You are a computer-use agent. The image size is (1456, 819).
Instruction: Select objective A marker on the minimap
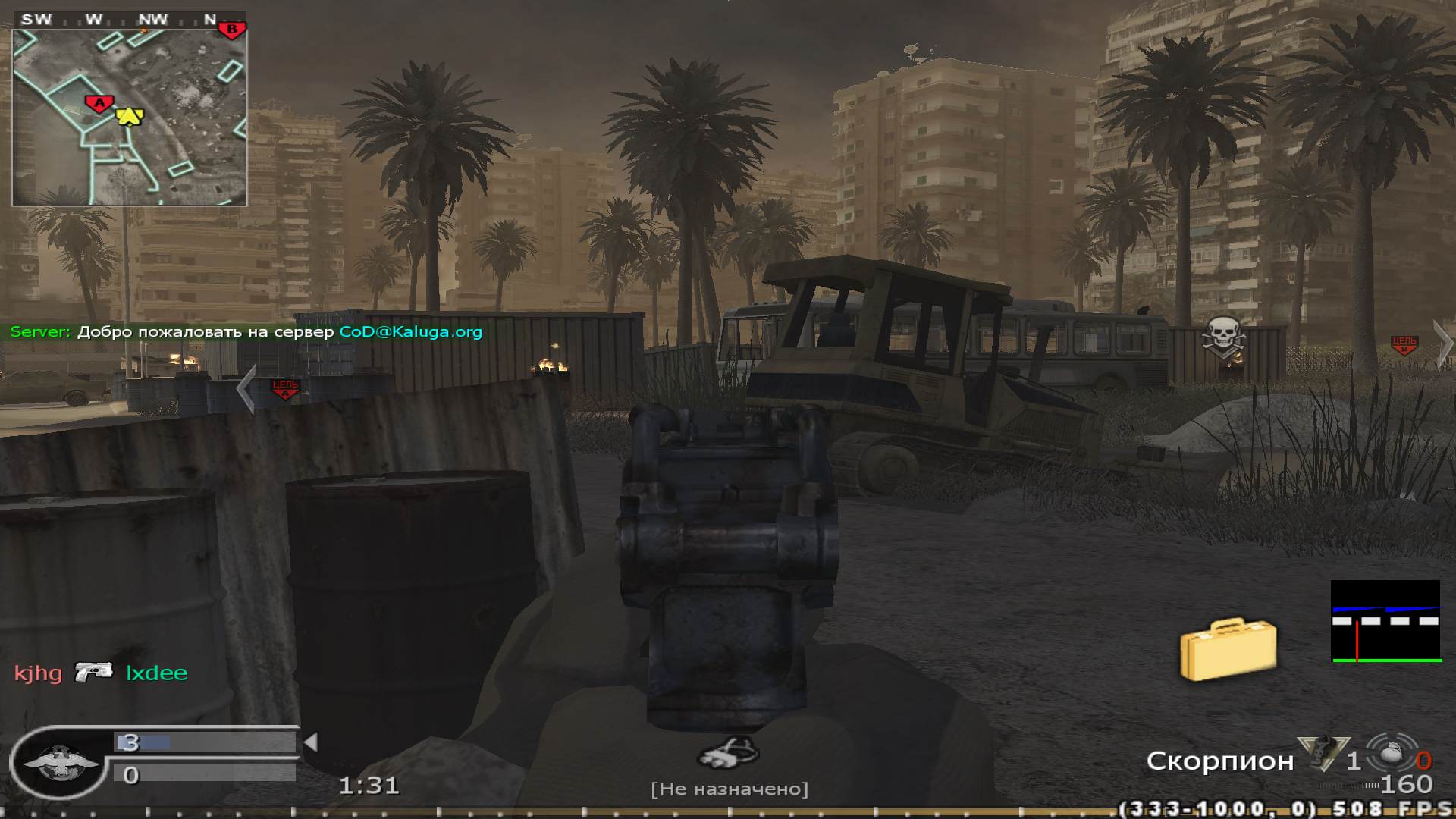coord(99,103)
